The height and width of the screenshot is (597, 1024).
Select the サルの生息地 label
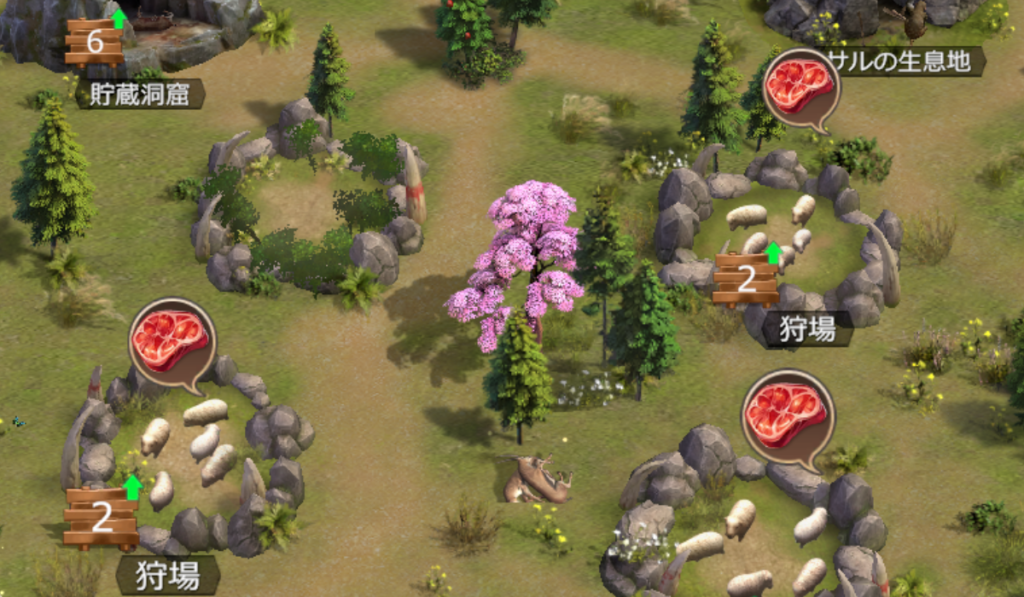point(905,61)
